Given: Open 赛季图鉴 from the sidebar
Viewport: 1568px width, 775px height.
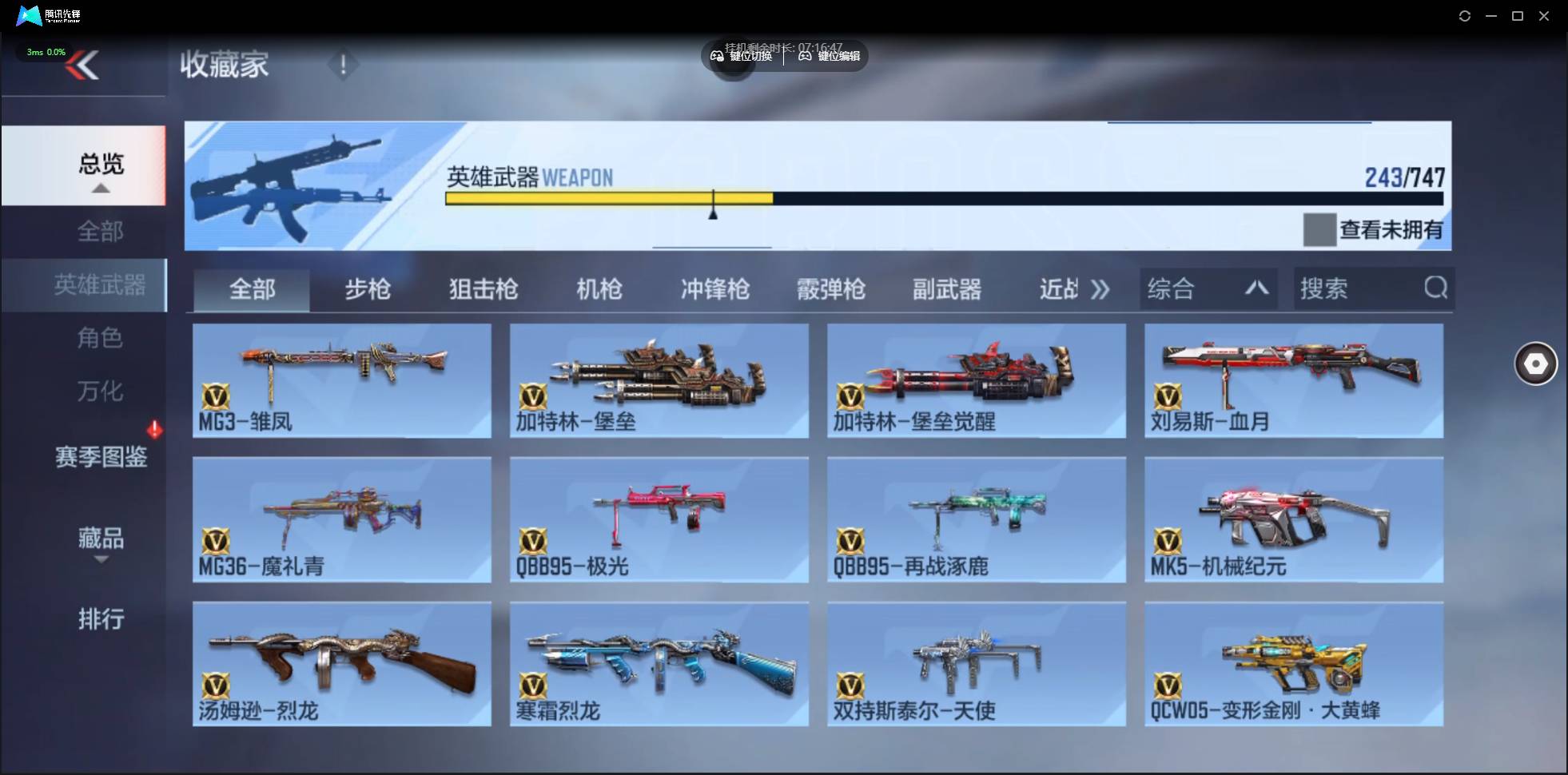Looking at the screenshot, I should (x=101, y=457).
